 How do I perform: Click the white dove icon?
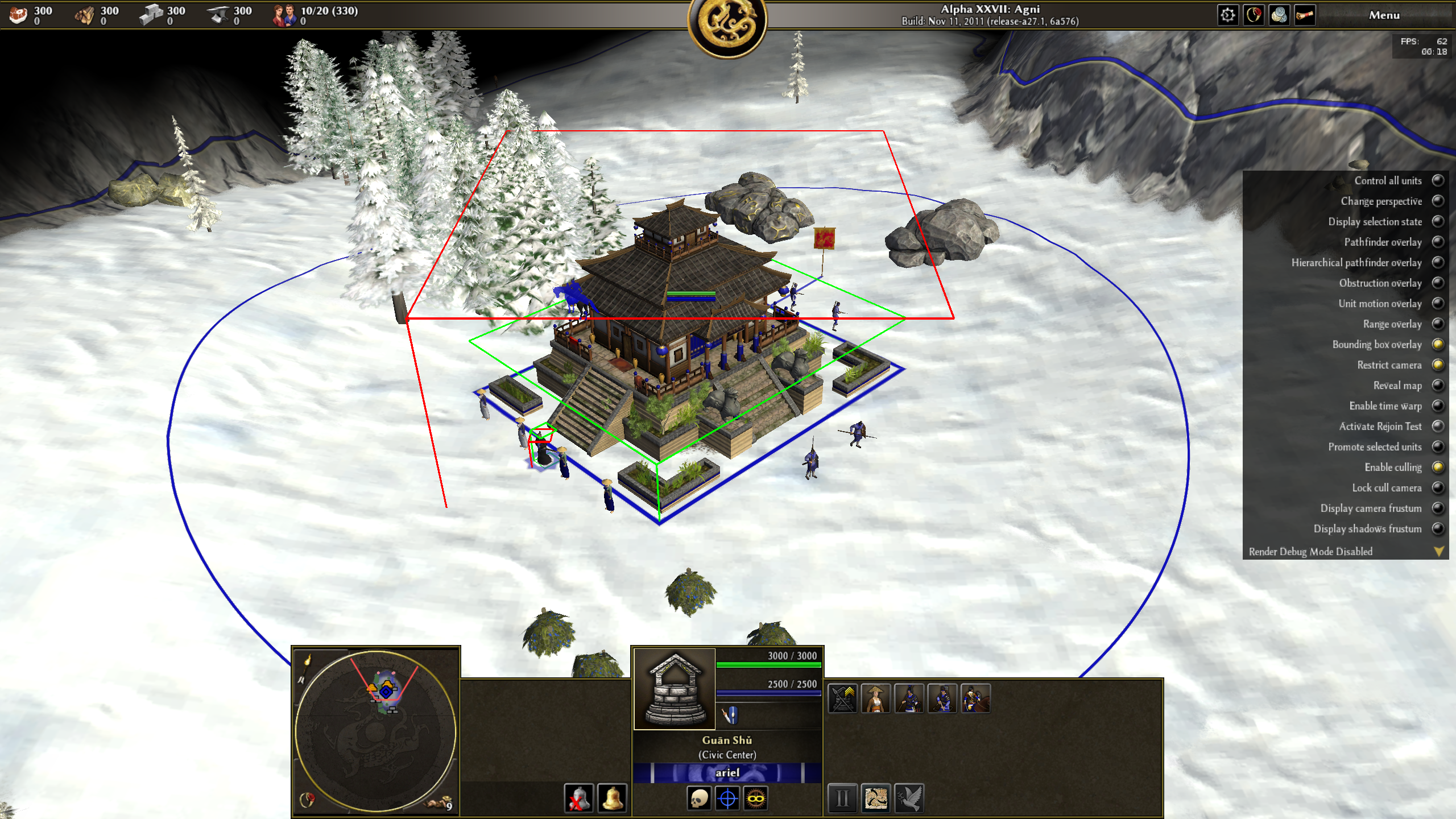909,799
